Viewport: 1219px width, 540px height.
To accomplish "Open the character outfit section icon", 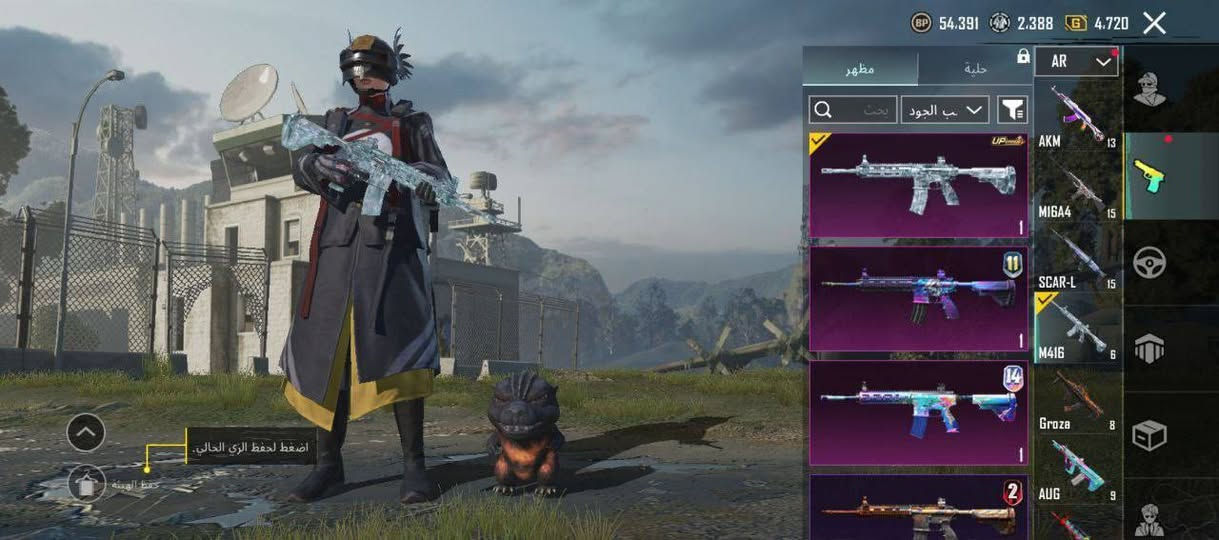I will (1149, 90).
